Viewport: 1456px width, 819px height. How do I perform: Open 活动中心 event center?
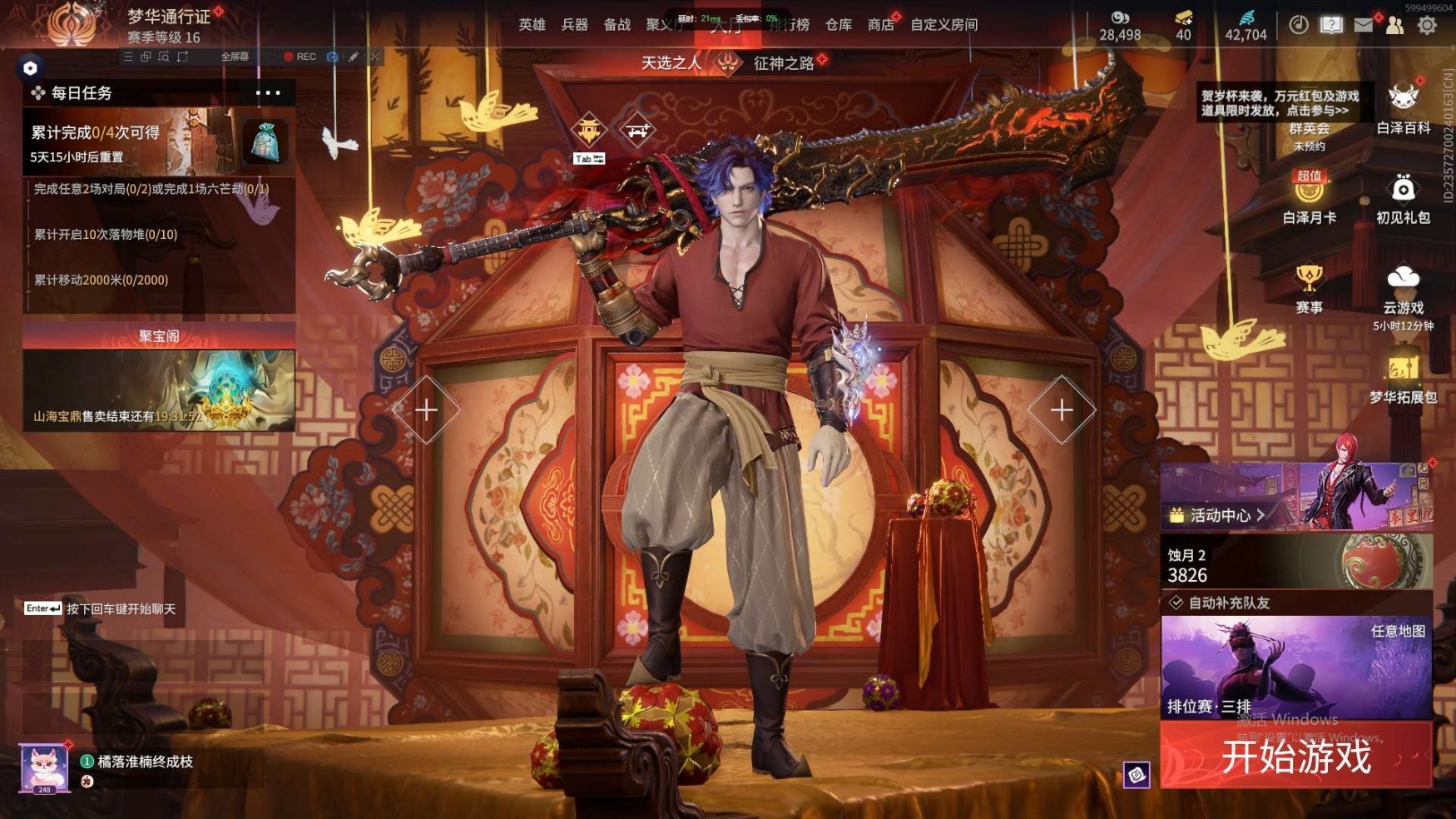coord(1219,515)
